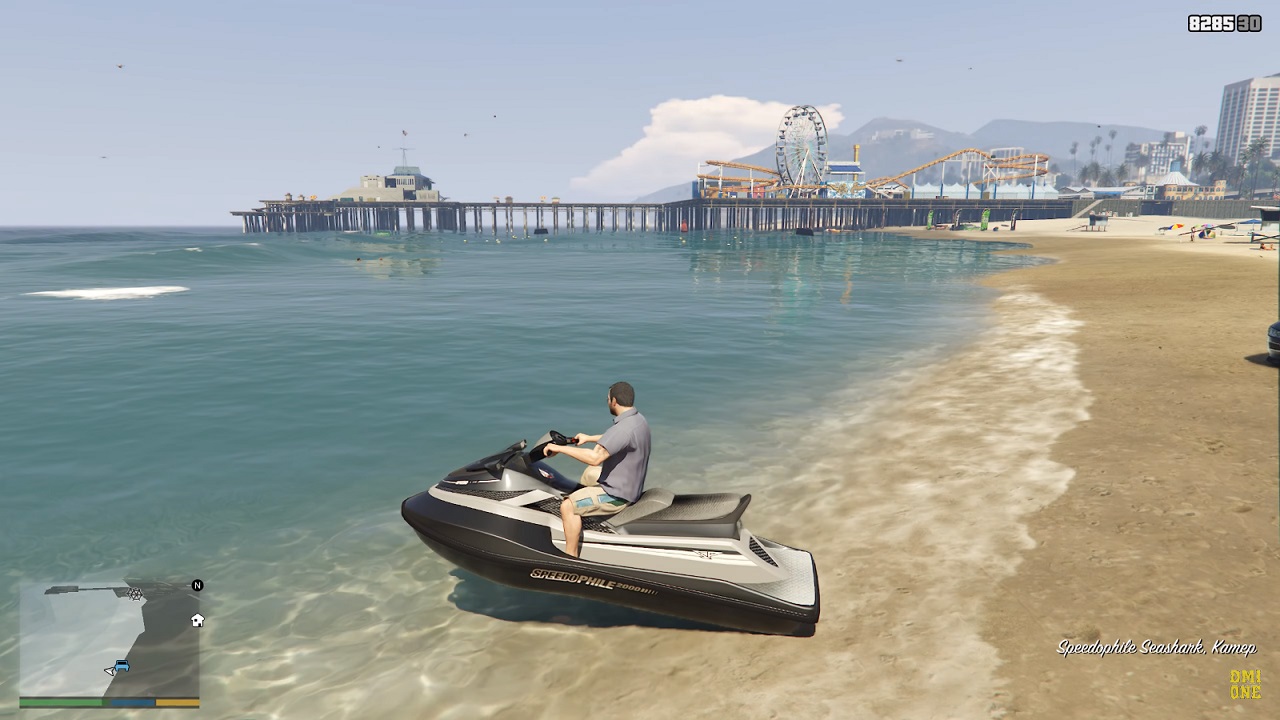Open the vehicle name label Speedophile Seashank, Kamep

click(1155, 648)
